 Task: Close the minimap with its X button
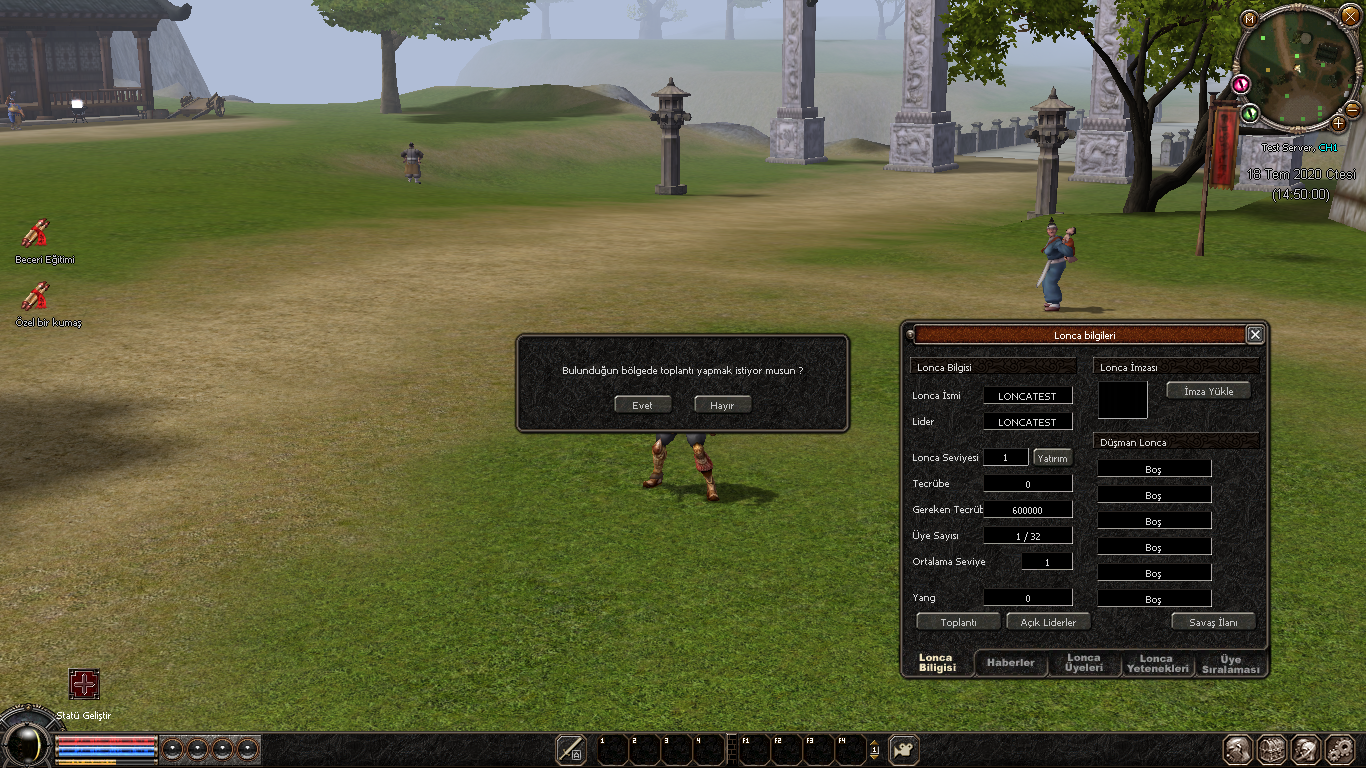[x=1350, y=18]
